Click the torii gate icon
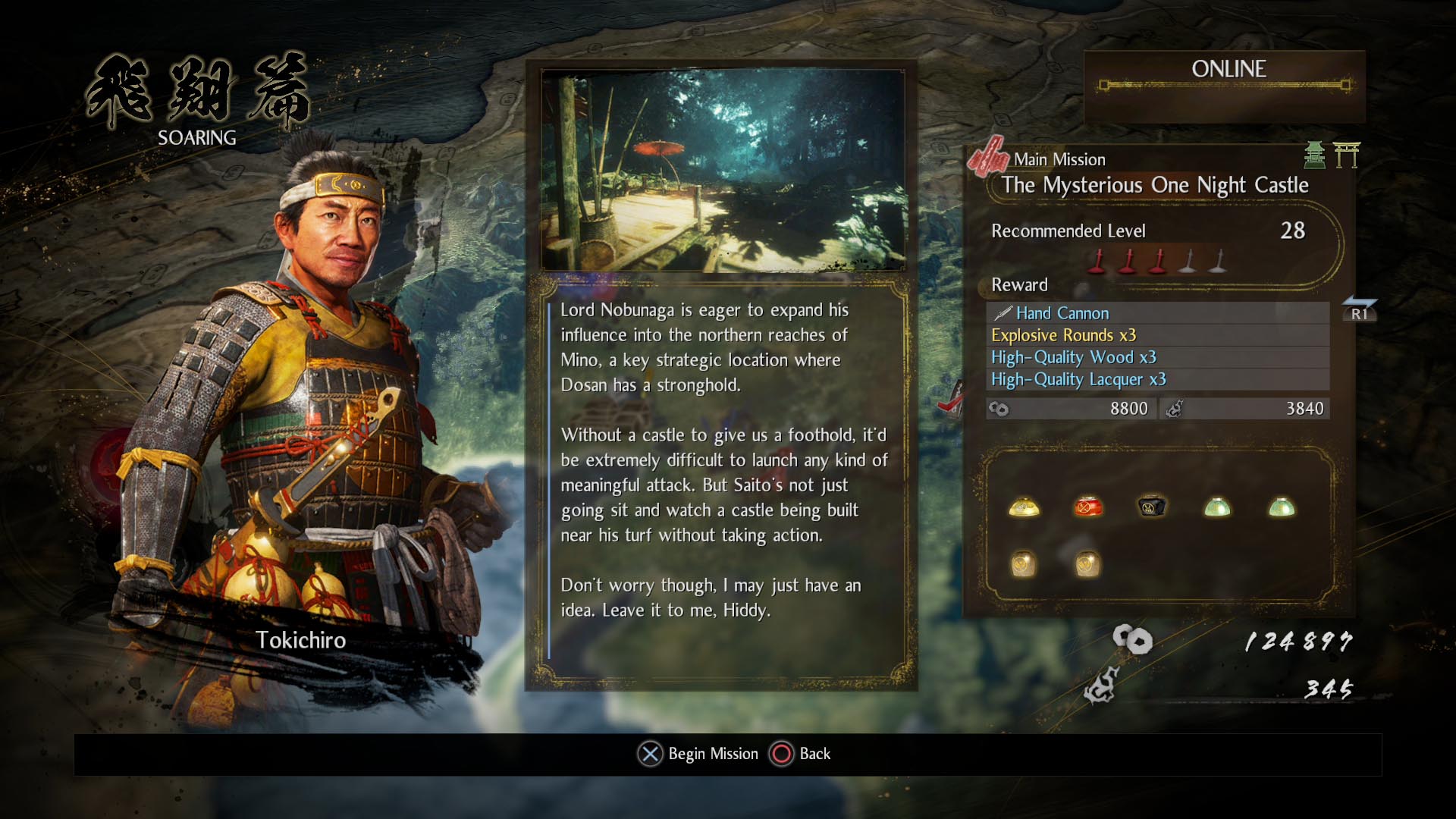The height and width of the screenshot is (819, 1456). click(1347, 155)
